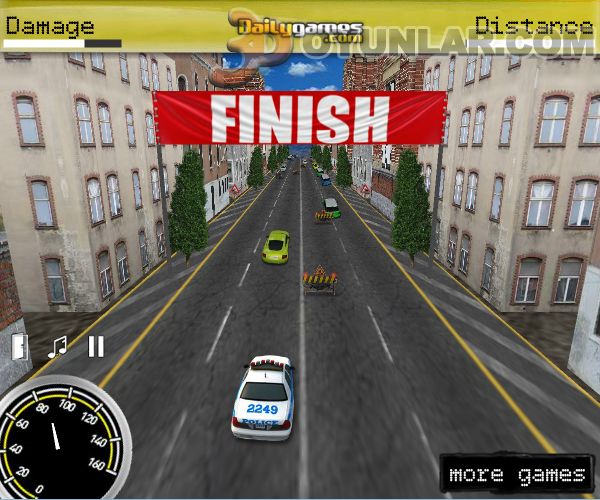Pause the race with the pause icon
The width and height of the screenshot is (600, 500).
(96, 346)
